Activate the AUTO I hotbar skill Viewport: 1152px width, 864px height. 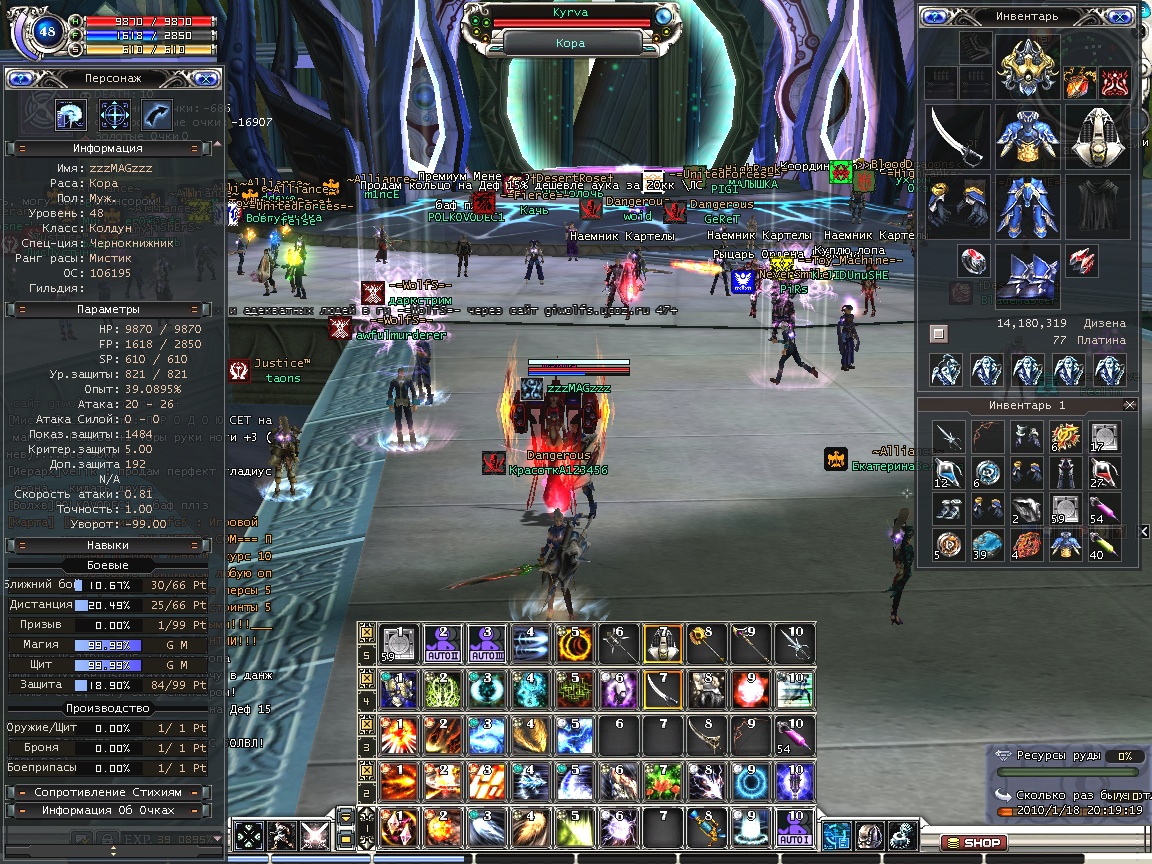[796, 827]
